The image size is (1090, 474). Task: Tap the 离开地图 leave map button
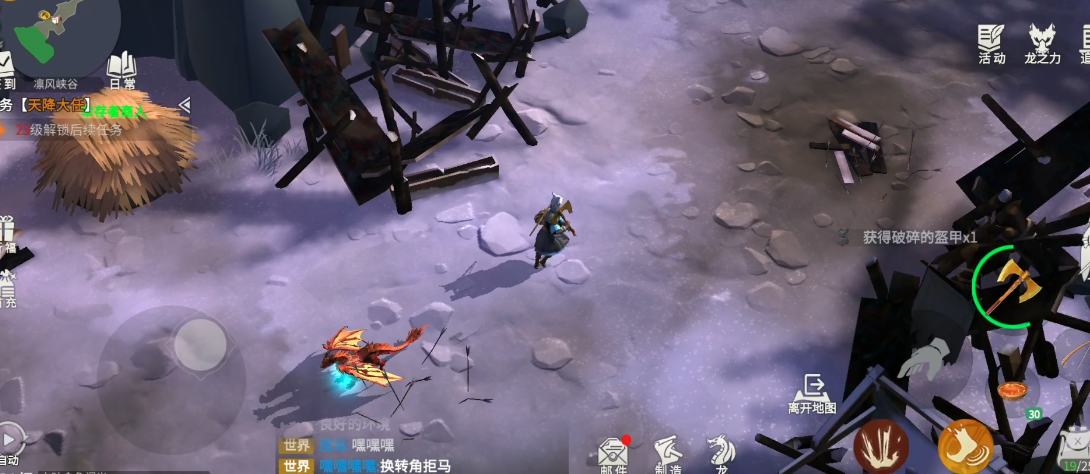[x=812, y=394]
